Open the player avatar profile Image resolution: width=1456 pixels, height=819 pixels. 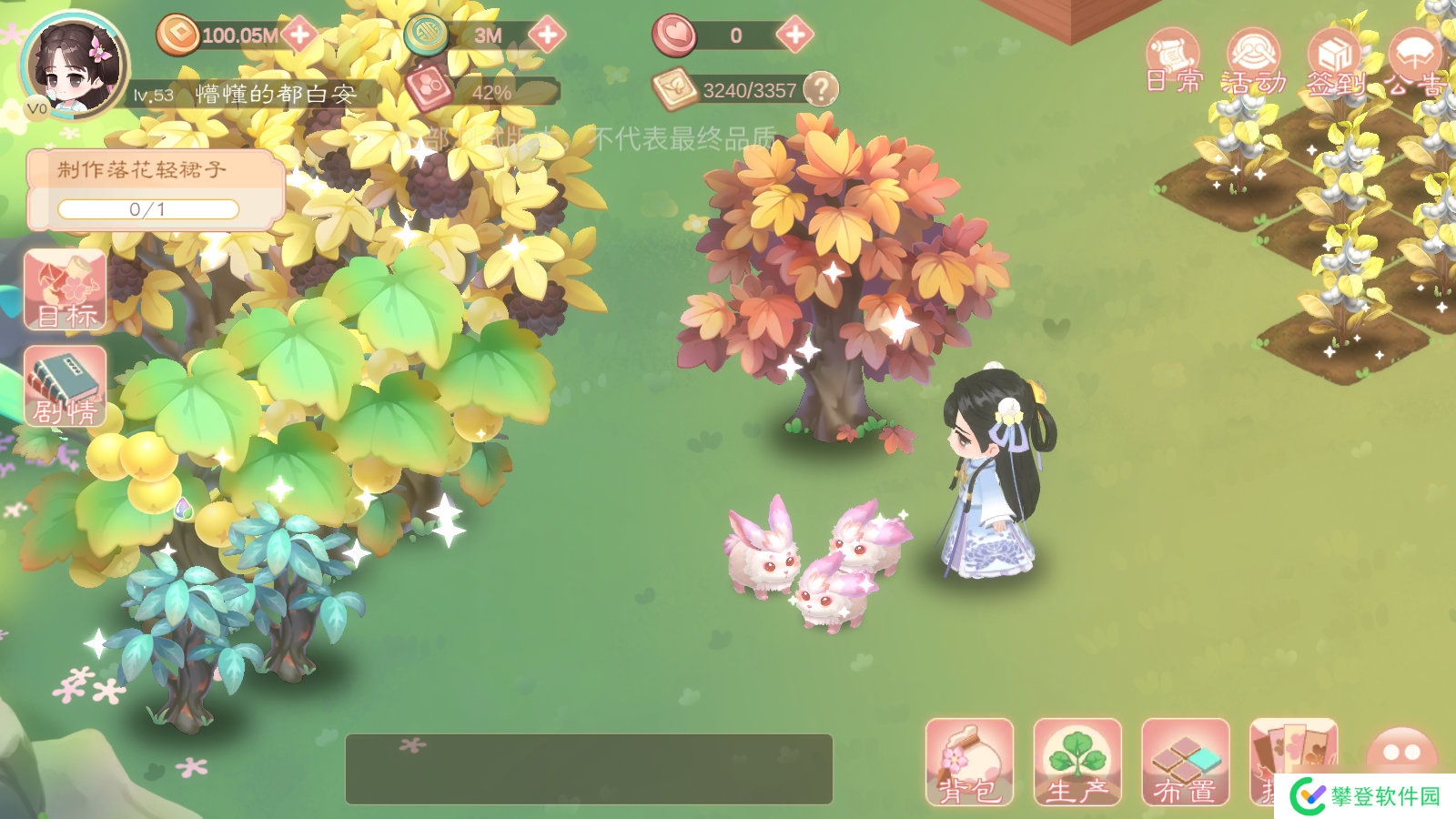click(75, 66)
